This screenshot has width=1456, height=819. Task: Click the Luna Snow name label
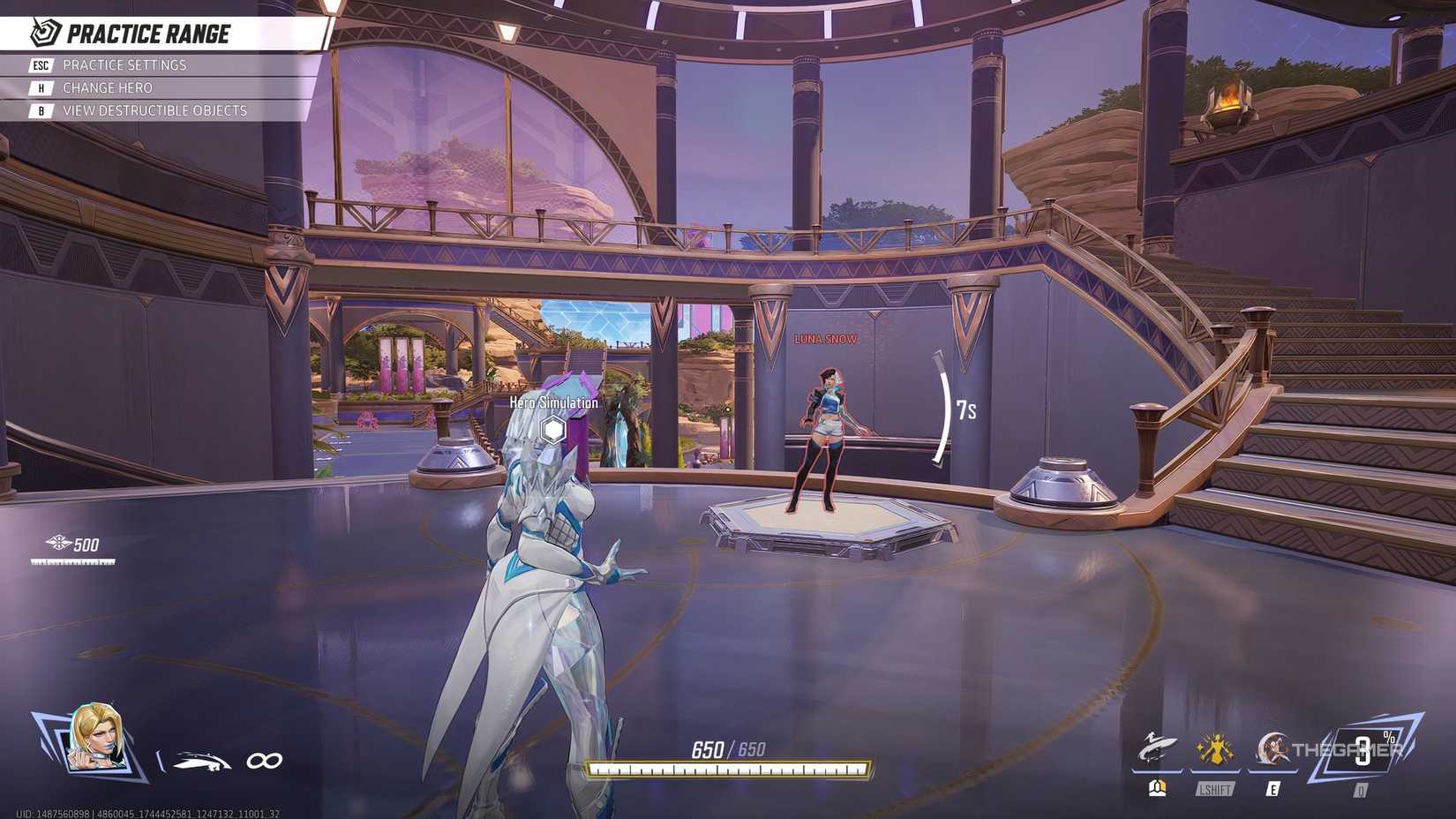coord(825,336)
